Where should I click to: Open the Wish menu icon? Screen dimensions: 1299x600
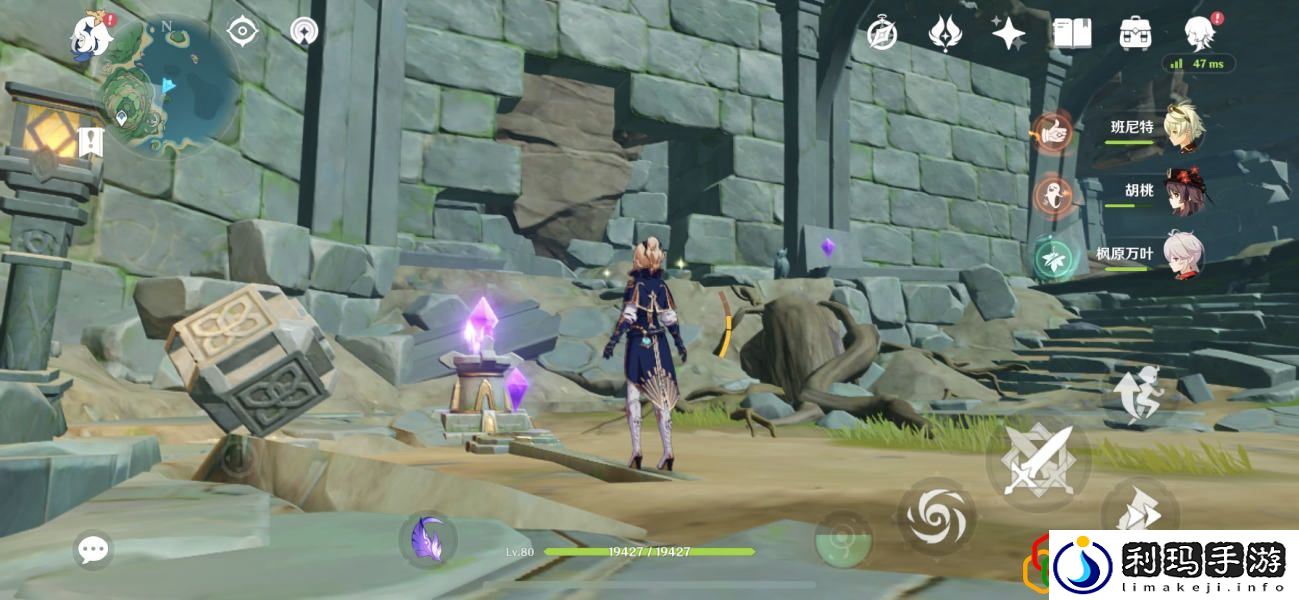[x=944, y=34]
